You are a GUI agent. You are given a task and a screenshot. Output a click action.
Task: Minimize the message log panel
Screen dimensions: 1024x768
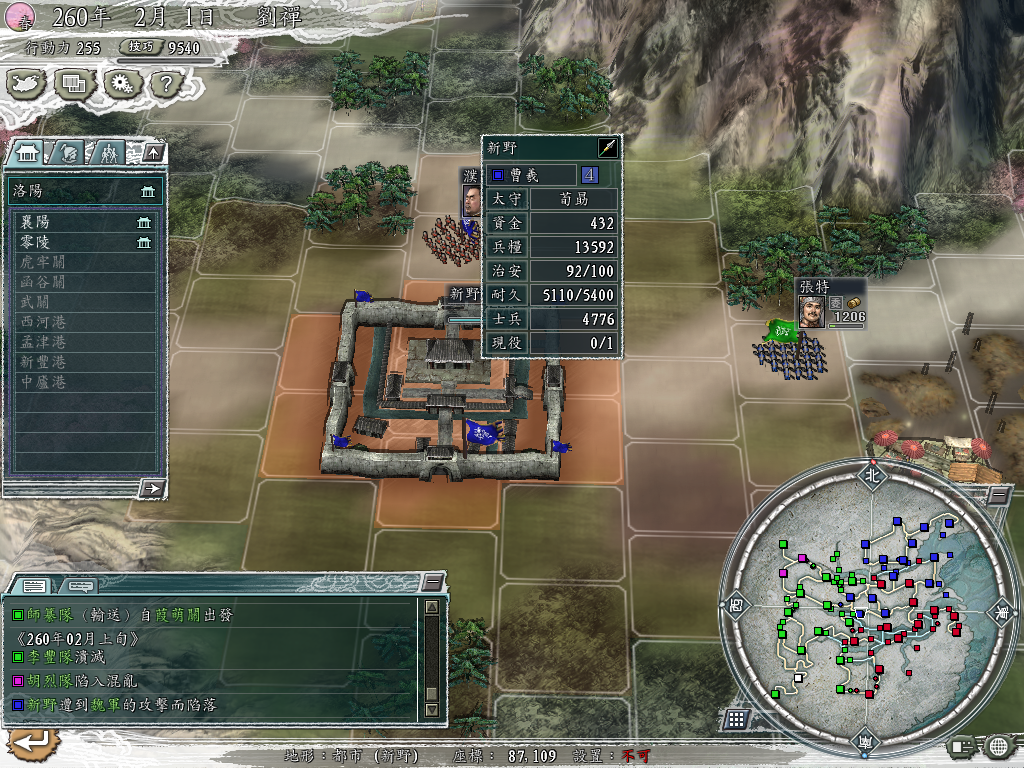pyautogui.click(x=432, y=582)
